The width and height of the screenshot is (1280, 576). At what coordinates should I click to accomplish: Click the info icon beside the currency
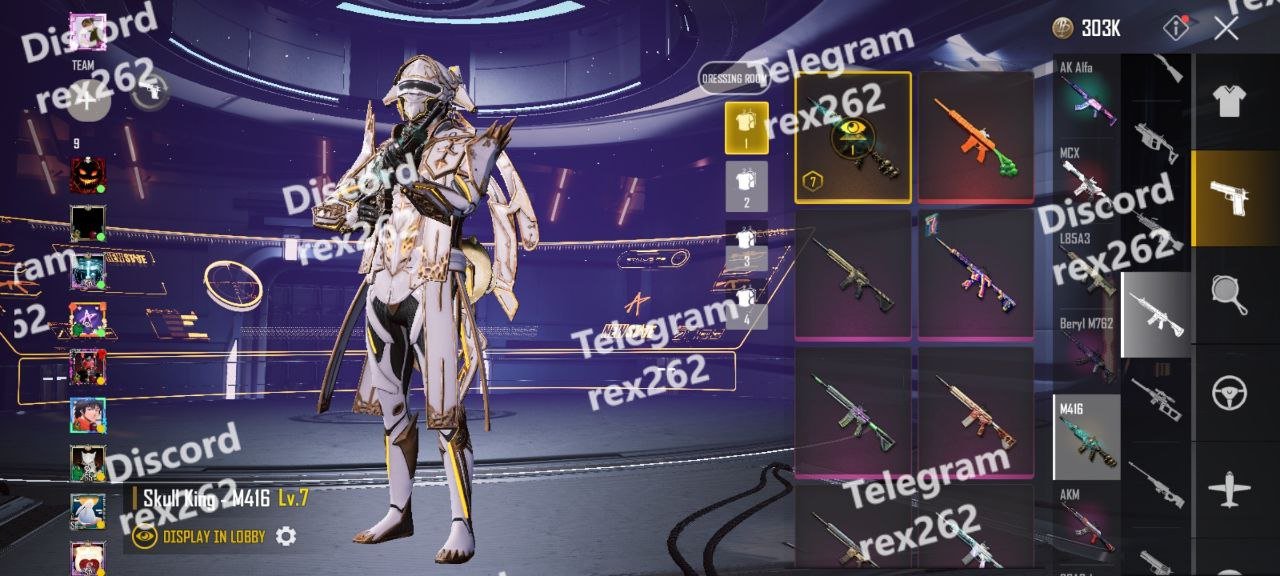point(1177,28)
